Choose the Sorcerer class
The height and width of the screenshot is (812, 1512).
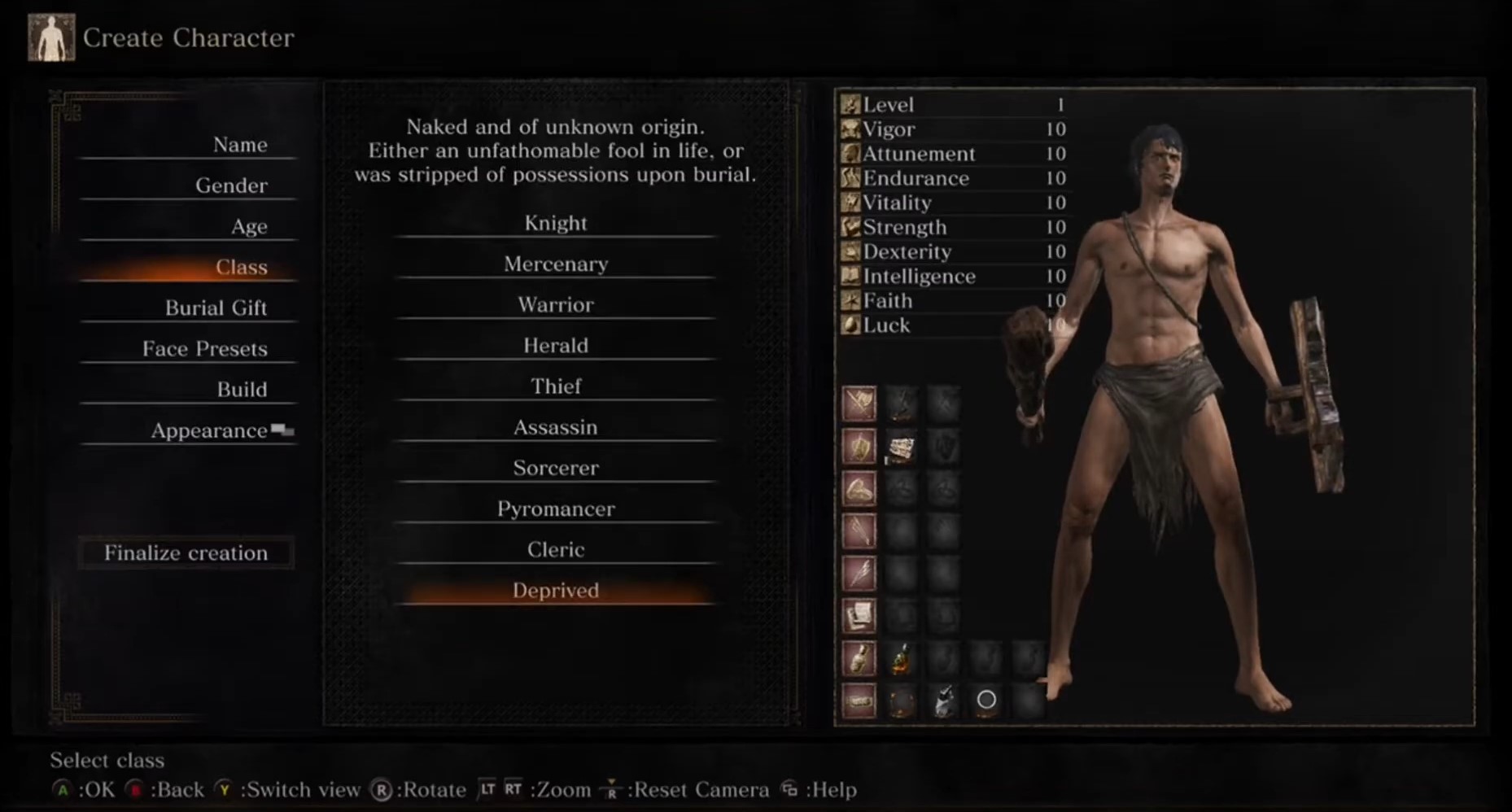(x=555, y=468)
